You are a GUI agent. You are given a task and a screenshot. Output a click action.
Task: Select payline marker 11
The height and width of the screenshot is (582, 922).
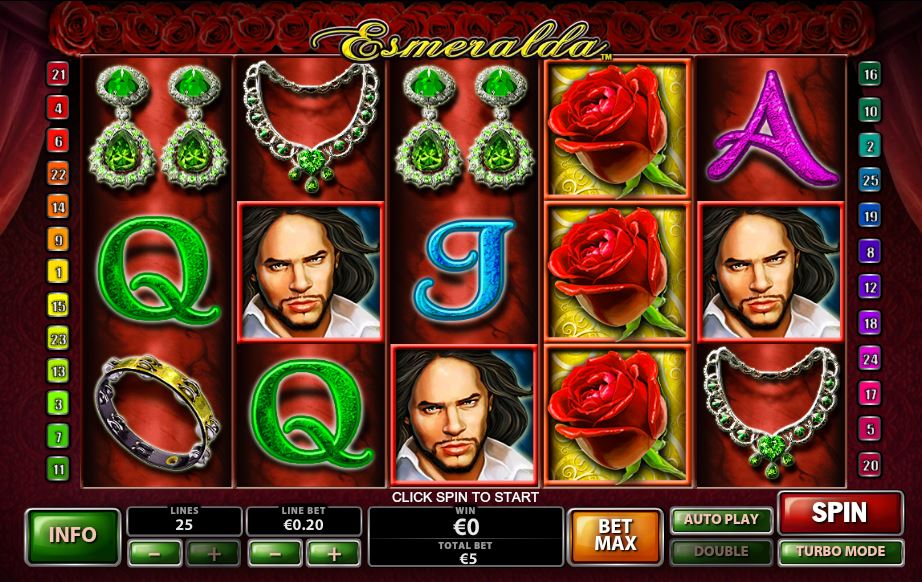coord(59,468)
